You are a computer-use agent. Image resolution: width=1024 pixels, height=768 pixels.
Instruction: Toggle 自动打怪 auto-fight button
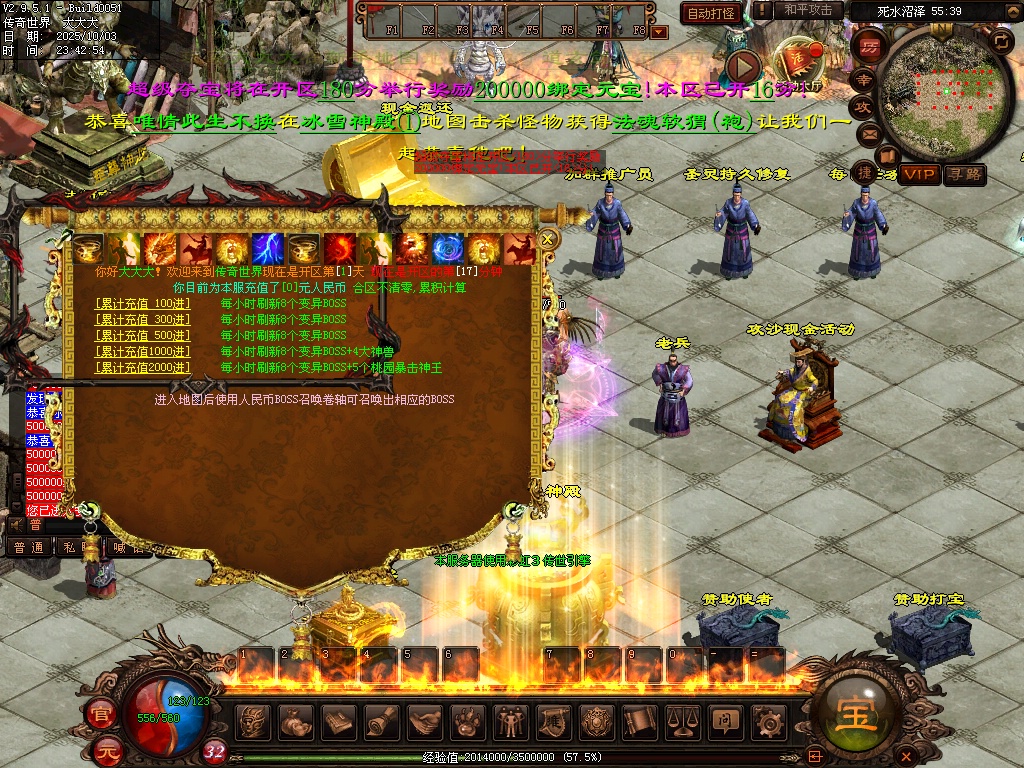point(711,13)
